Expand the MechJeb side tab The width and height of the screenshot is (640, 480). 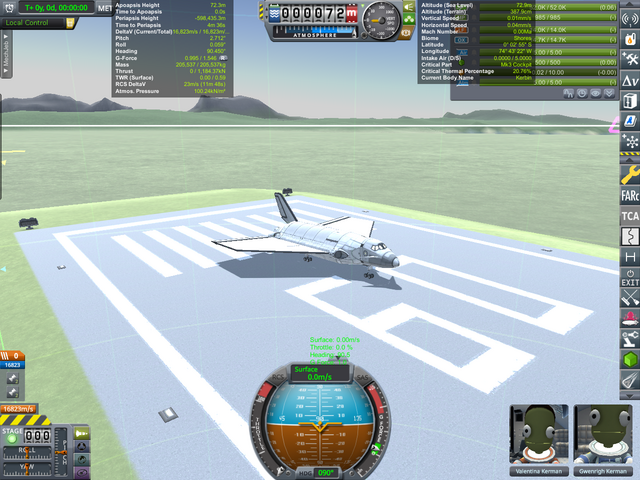coord(5,68)
